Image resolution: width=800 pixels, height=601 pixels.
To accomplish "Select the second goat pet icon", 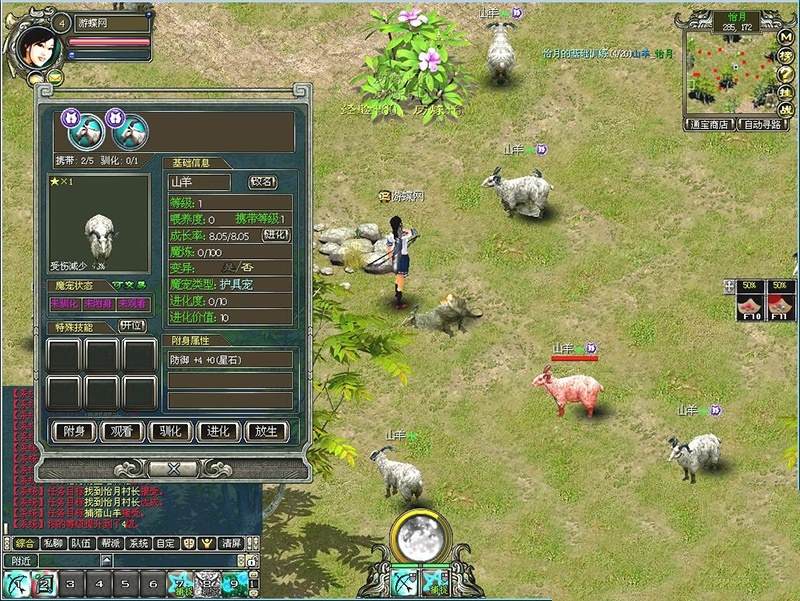I will 128,130.
